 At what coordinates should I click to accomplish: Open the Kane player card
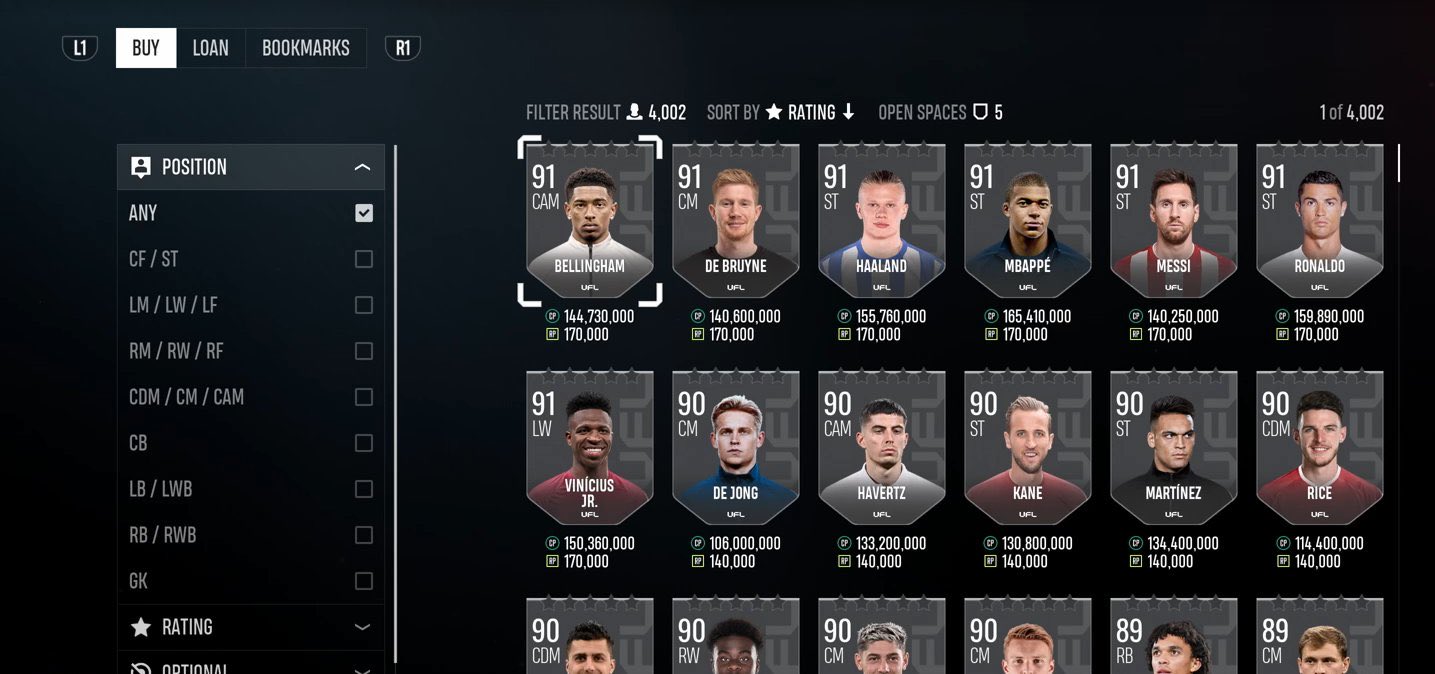tap(1027, 448)
